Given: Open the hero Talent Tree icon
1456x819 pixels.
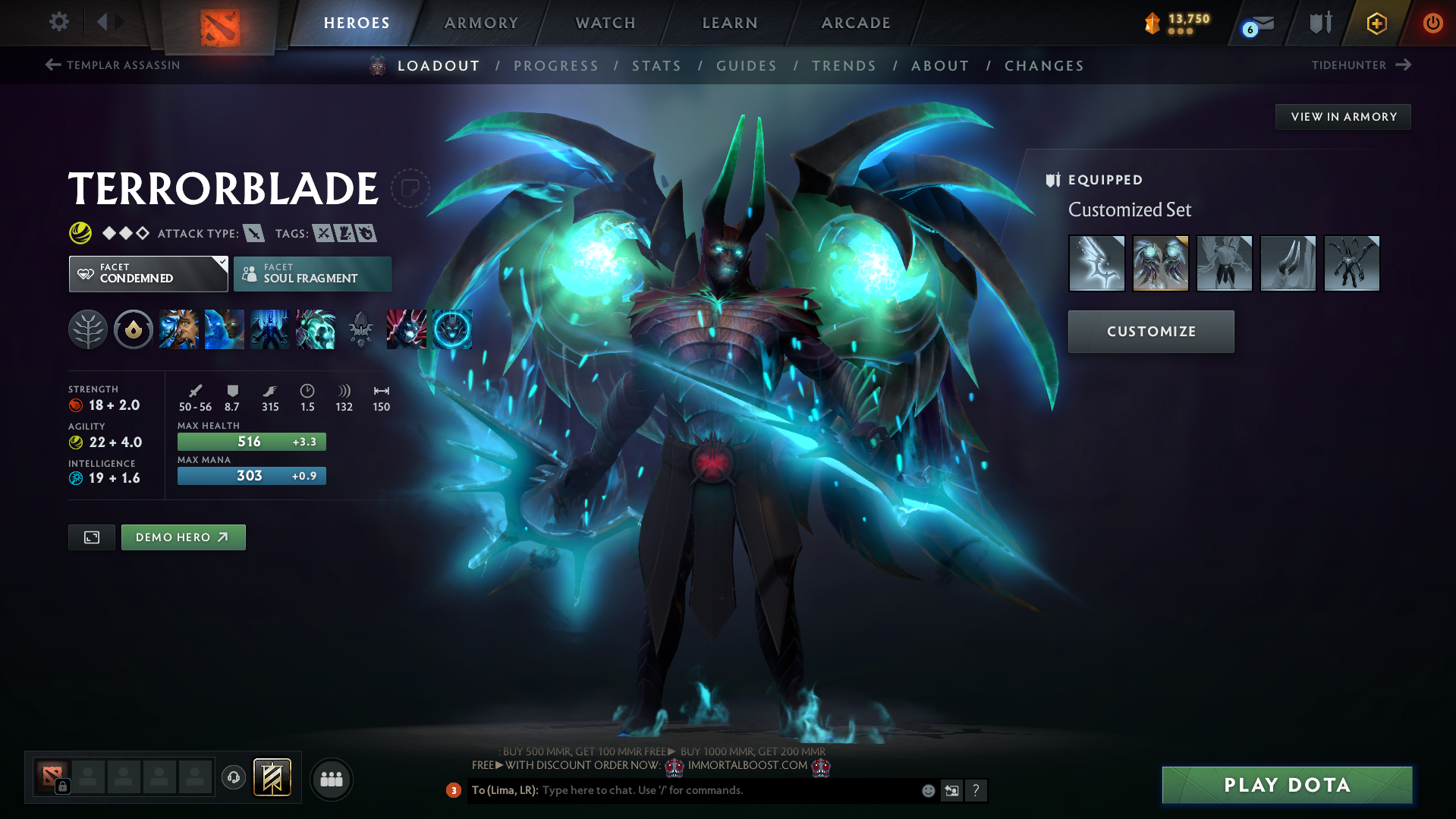Looking at the screenshot, I should [87, 329].
